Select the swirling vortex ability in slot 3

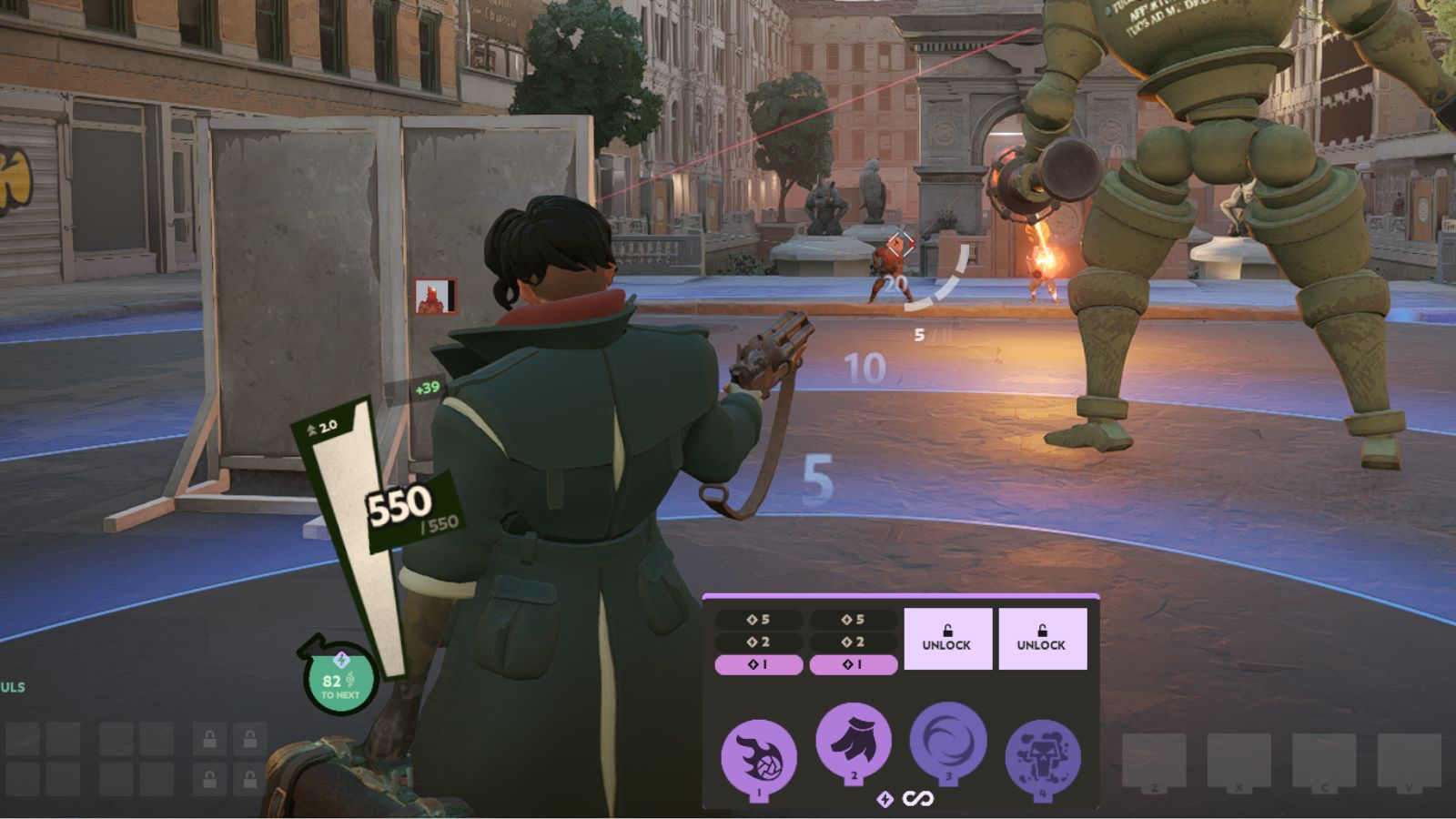[947, 743]
